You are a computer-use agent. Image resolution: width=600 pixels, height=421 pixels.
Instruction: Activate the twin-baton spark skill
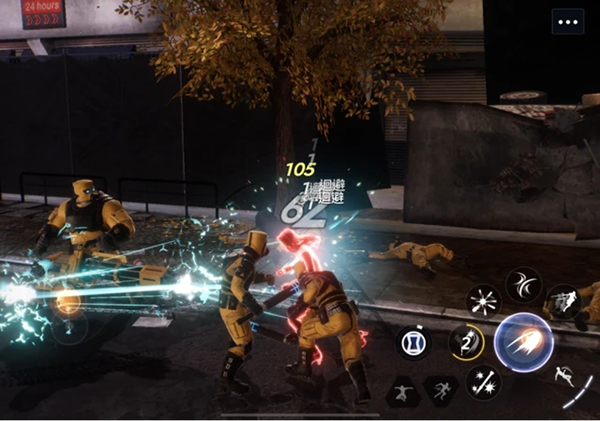[483, 382]
